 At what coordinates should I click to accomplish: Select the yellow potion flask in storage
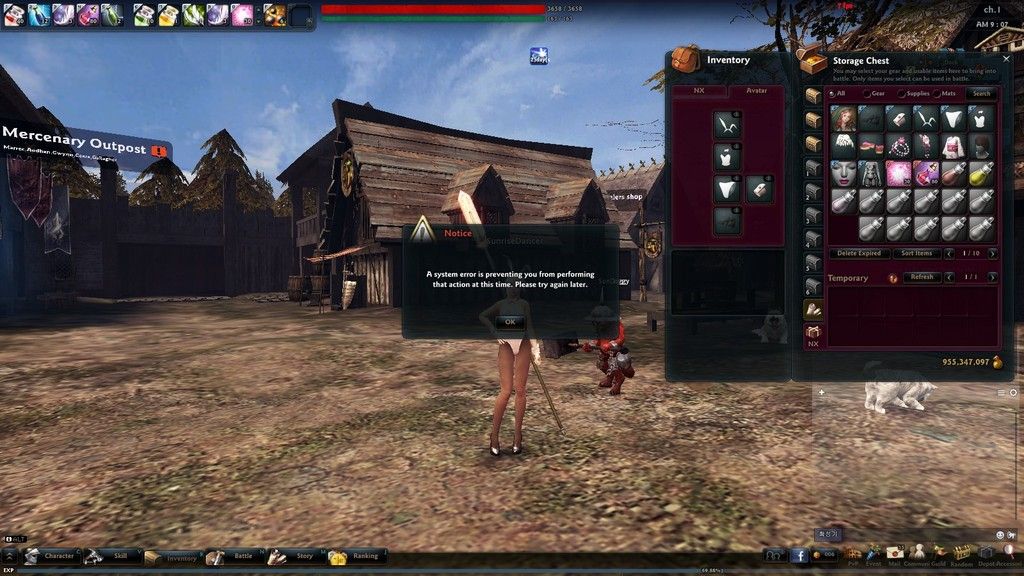(982, 173)
